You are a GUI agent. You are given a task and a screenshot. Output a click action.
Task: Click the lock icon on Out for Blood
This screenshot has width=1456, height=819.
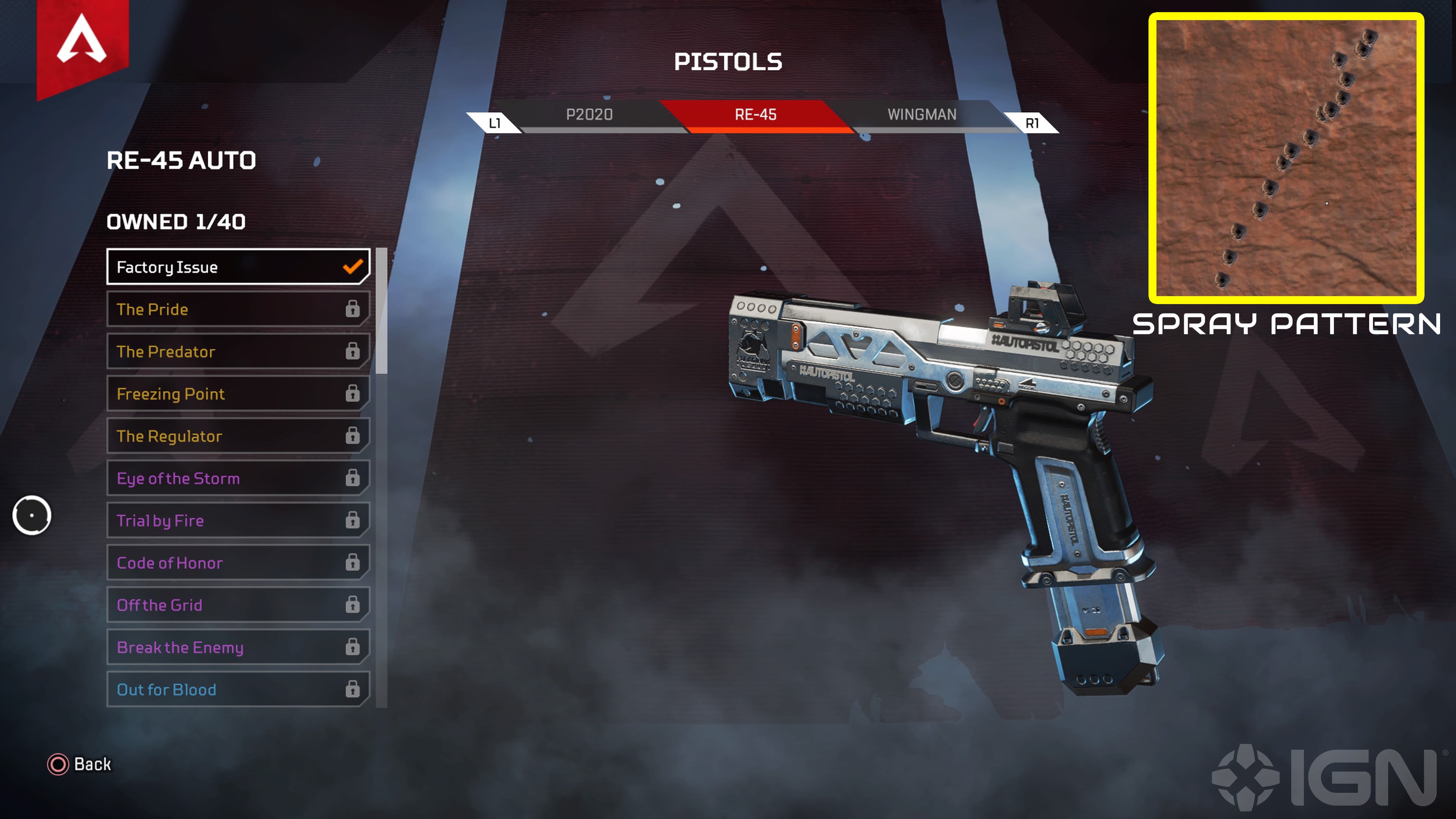tap(353, 690)
